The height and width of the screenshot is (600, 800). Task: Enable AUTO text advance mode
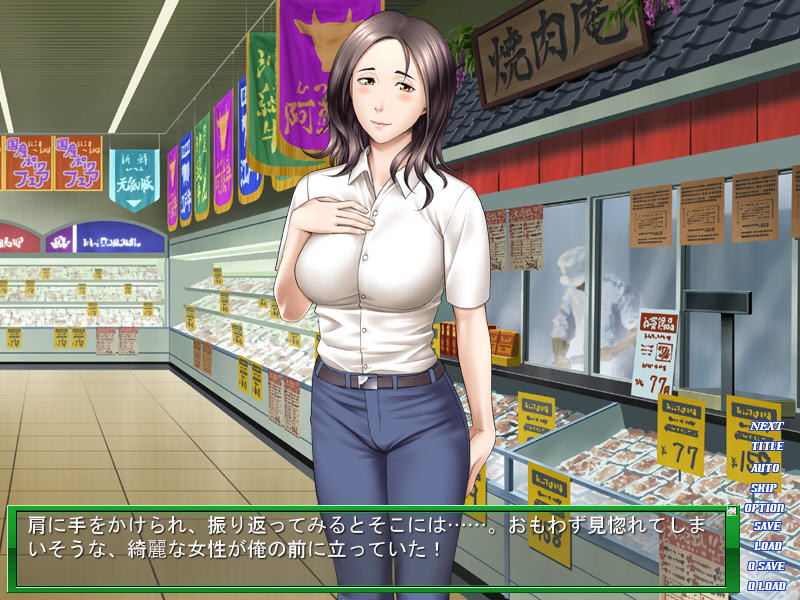pyautogui.click(x=766, y=467)
